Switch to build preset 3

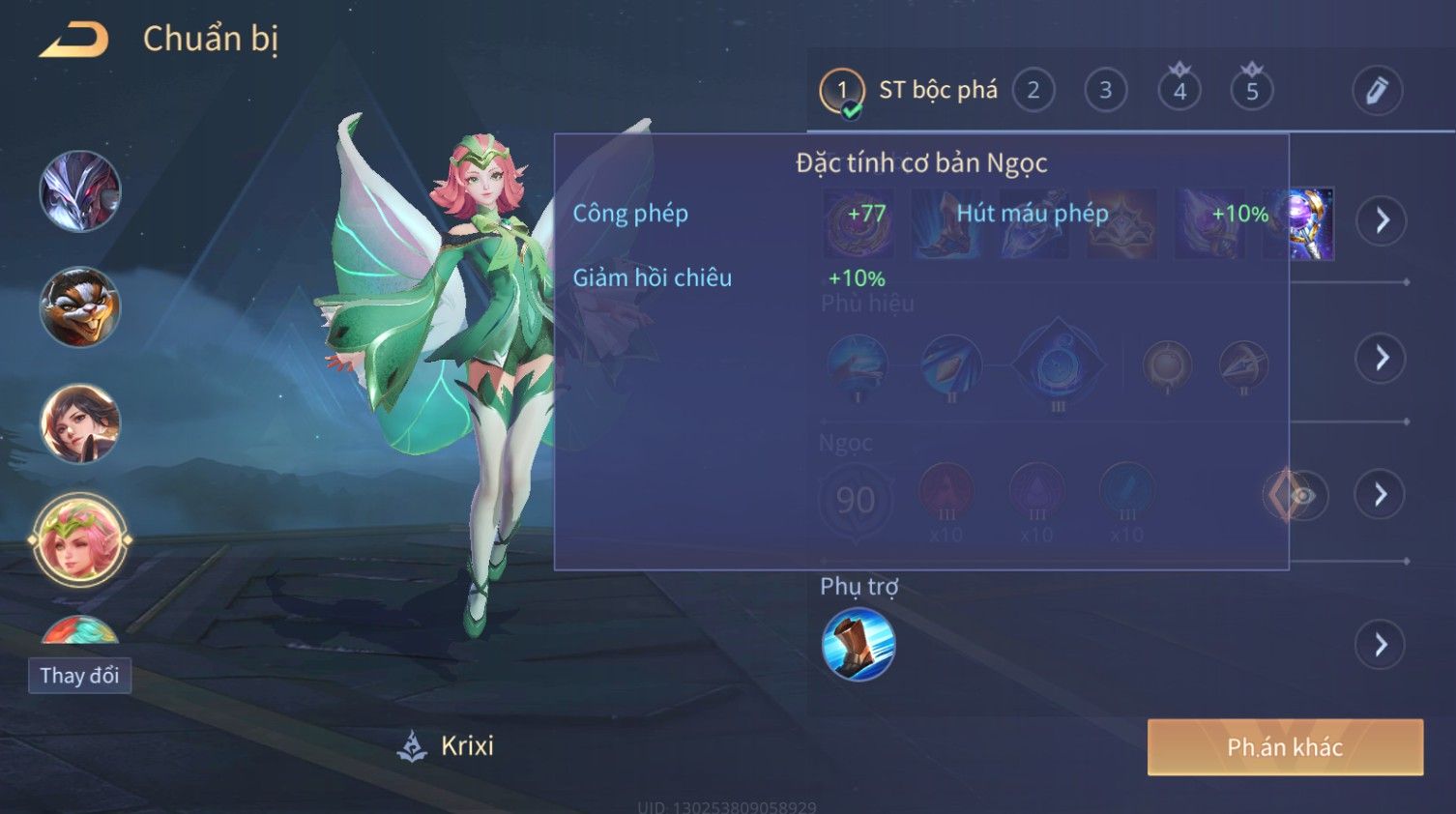click(x=1105, y=91)
